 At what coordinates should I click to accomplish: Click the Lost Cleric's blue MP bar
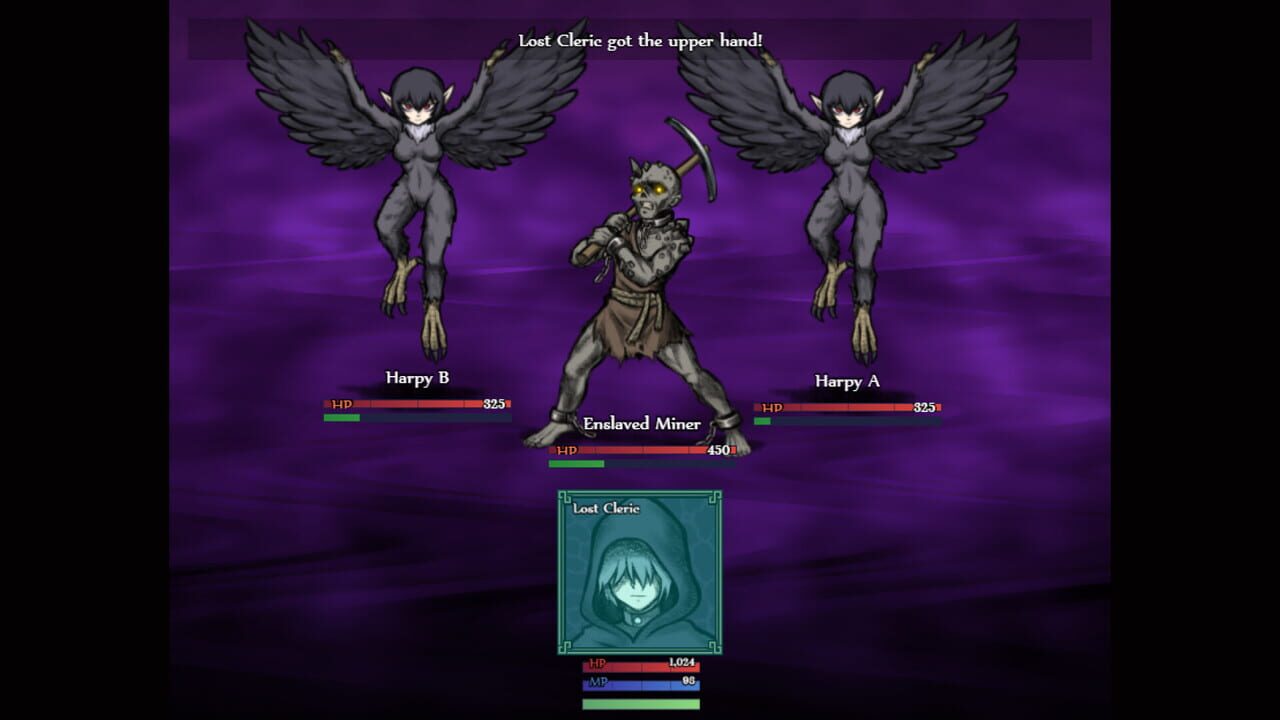click(640, 686)
